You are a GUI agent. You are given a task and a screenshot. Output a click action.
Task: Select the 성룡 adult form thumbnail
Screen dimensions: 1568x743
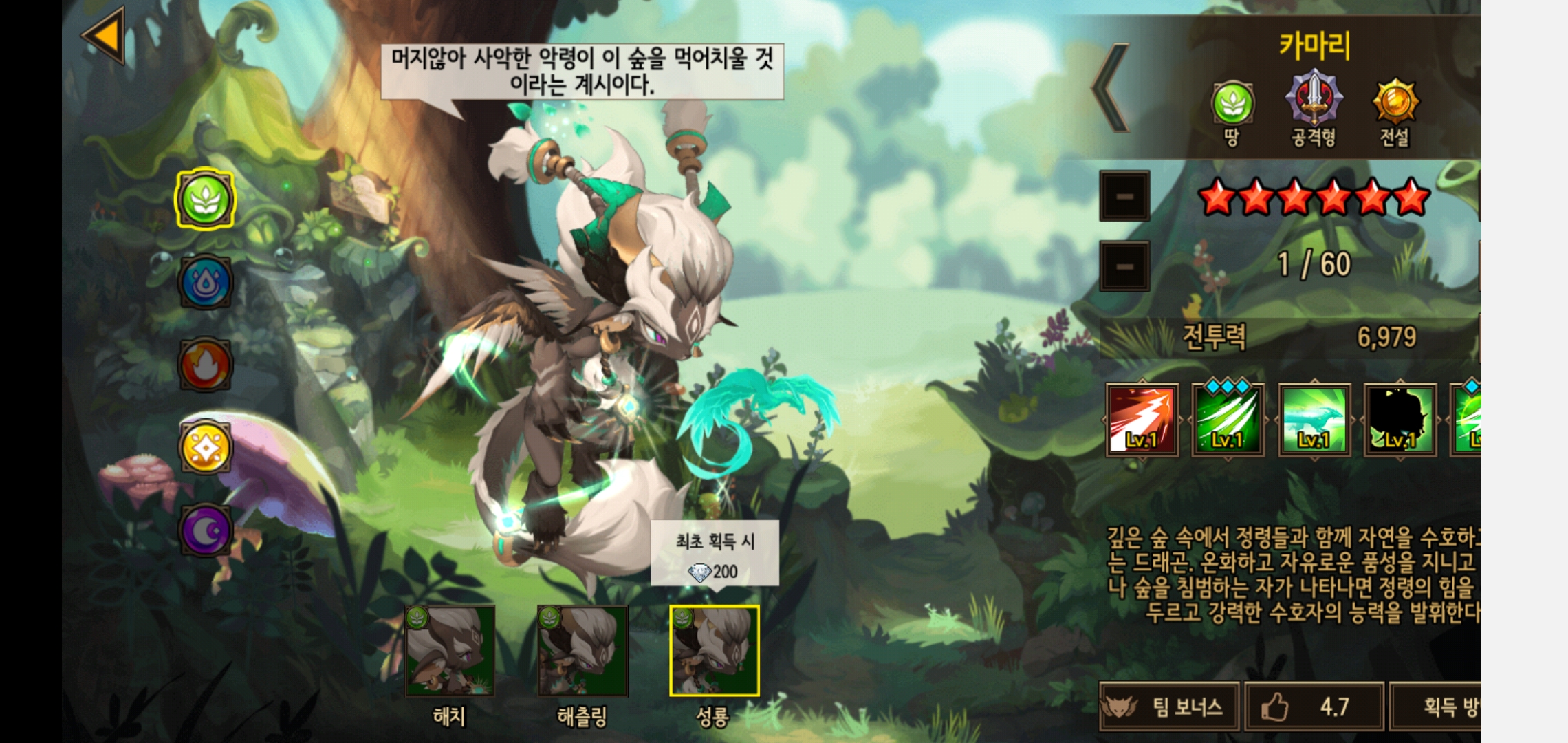coord(715,651)
